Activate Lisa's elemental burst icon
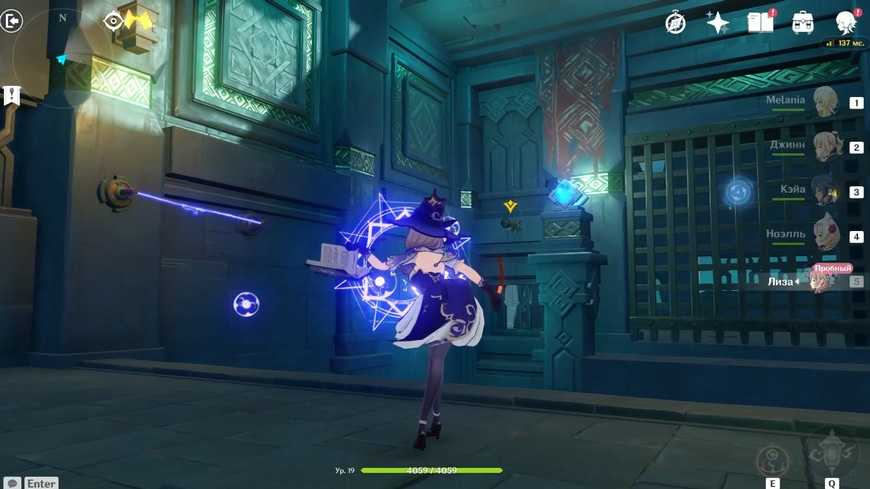The height and width of the screenshot is (489, 870). [x=831, y=455]
